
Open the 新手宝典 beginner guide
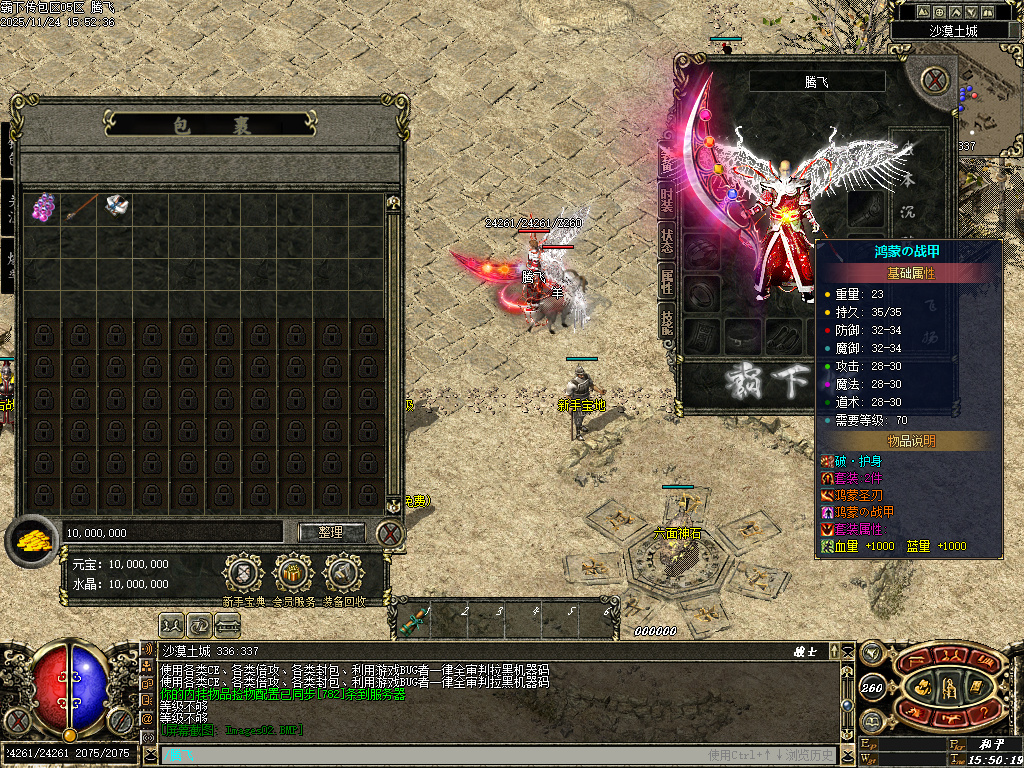click(242, 574)
